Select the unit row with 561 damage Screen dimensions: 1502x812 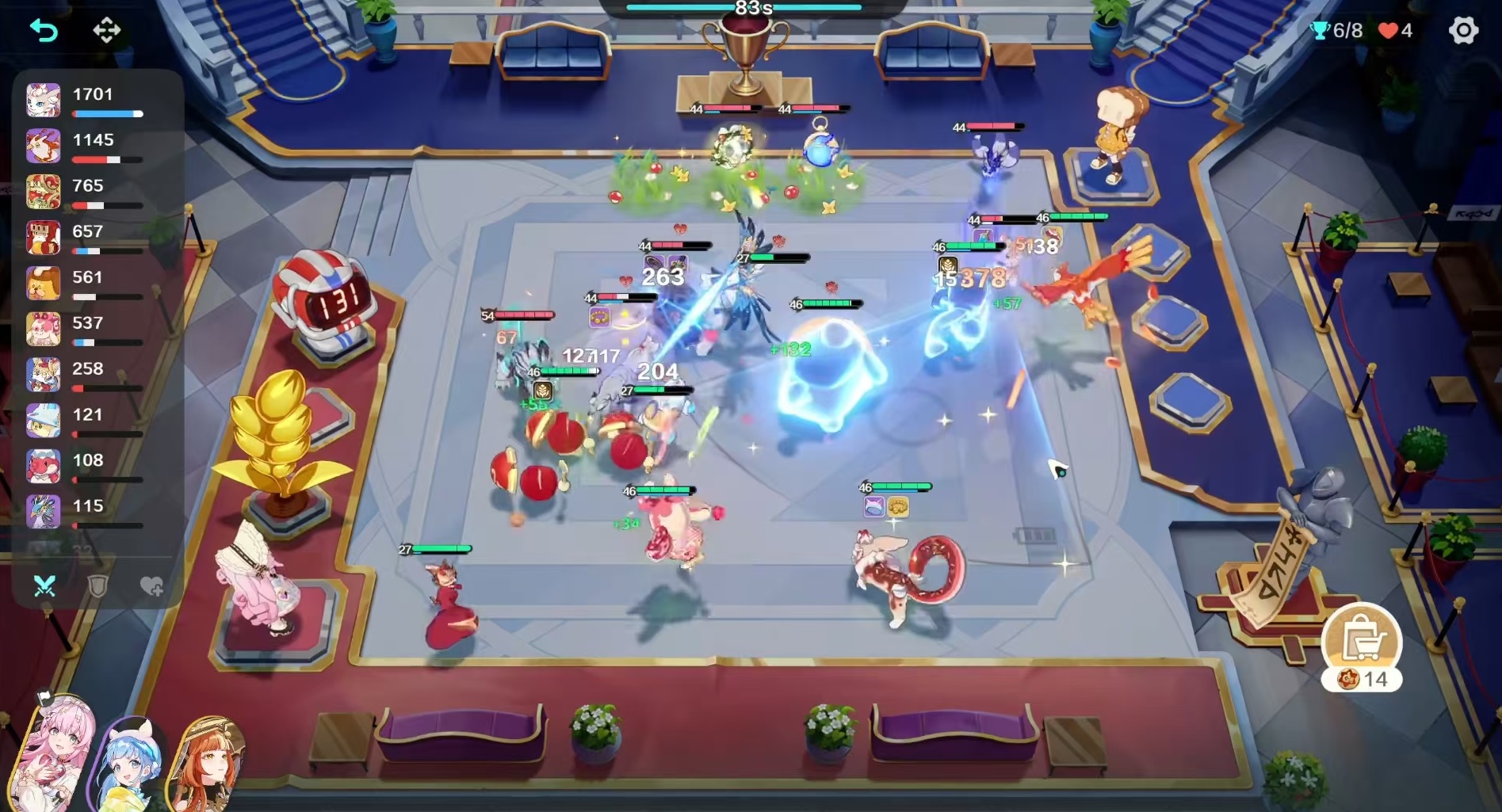click(x=95, y=284)
